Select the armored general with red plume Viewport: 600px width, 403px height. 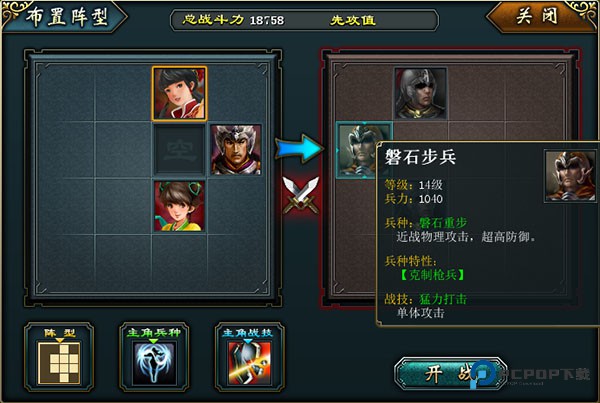click(x=236, y=150)
